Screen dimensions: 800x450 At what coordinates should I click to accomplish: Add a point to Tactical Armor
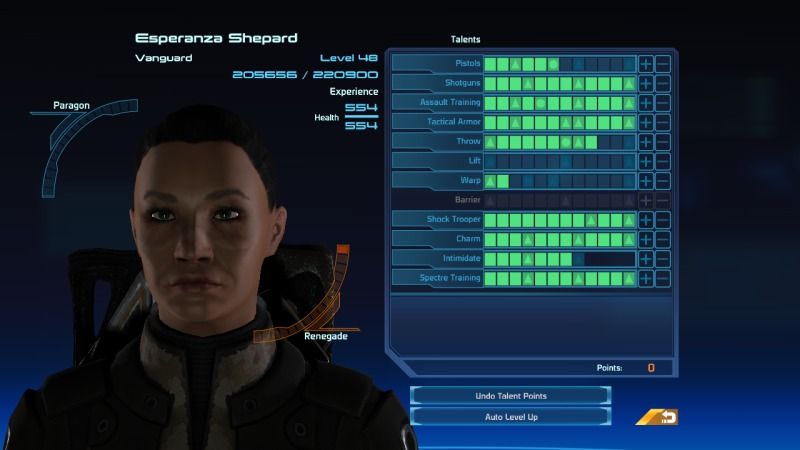pos(646,122)
